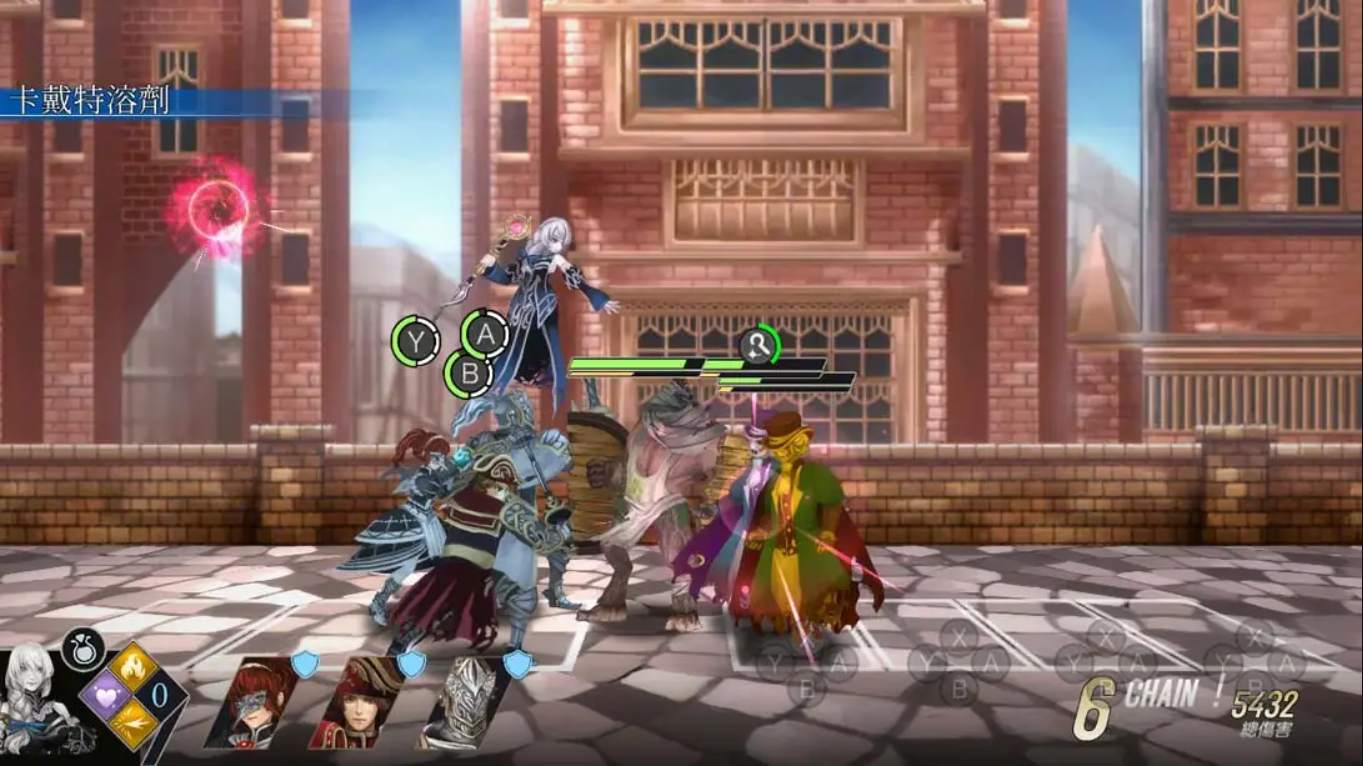
Task: Select the flask item icon above Laendur's portrait
Action: click(84, 650)
